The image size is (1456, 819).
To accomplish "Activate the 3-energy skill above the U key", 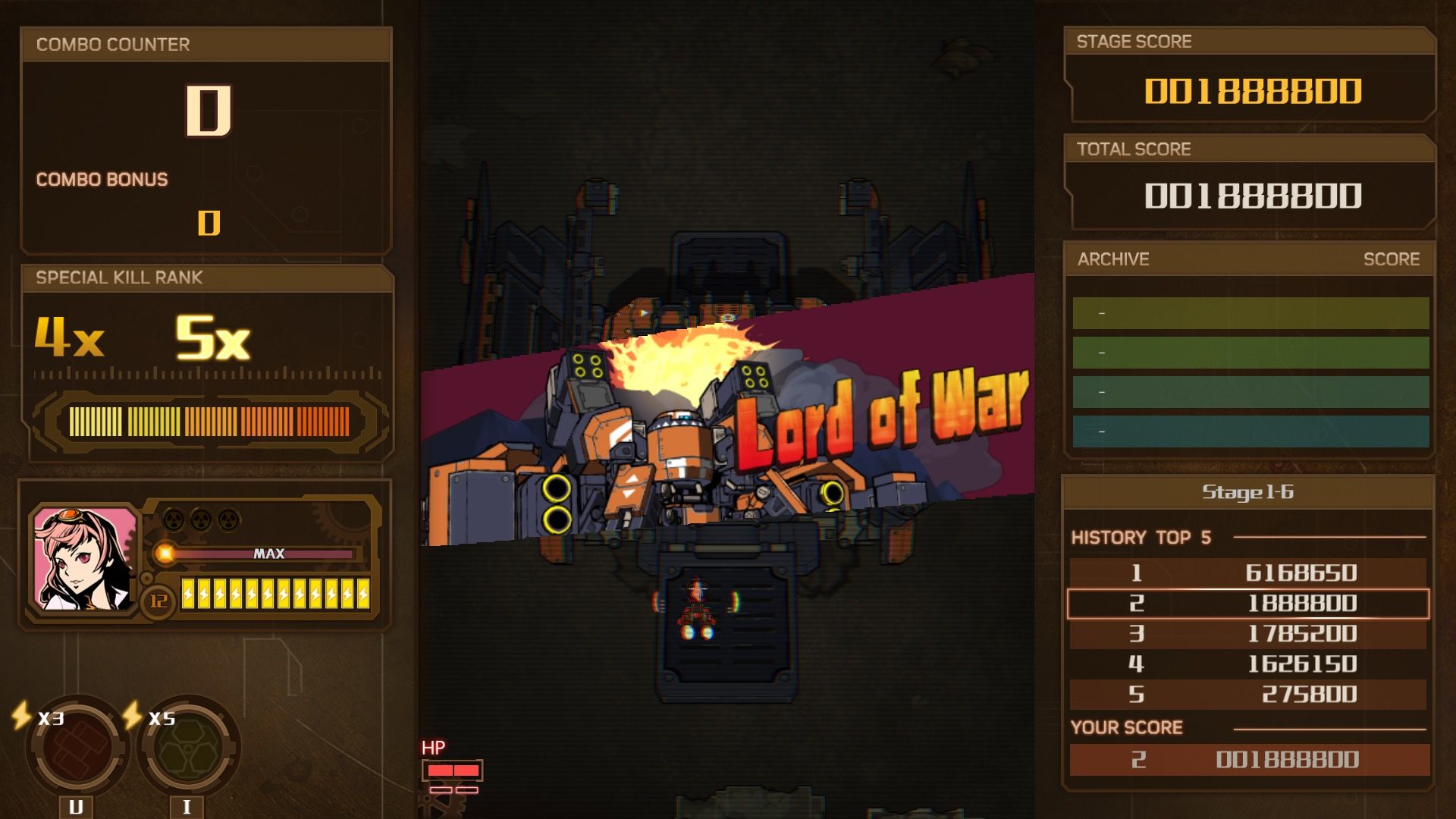I will coord(76,748).
